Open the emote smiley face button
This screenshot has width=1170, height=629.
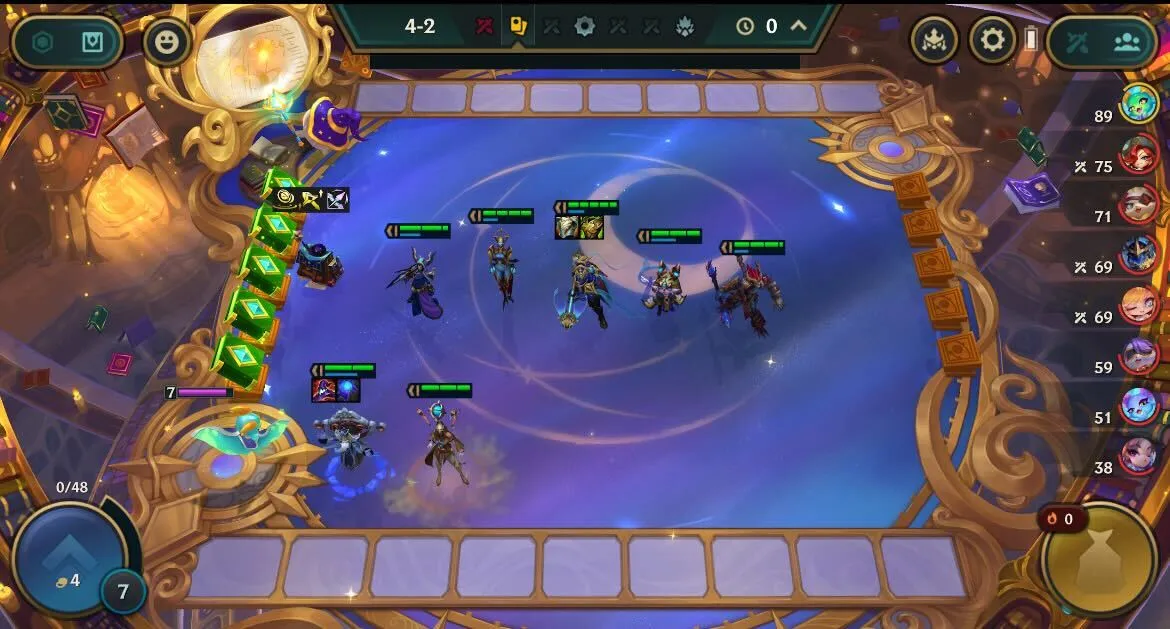167,42
